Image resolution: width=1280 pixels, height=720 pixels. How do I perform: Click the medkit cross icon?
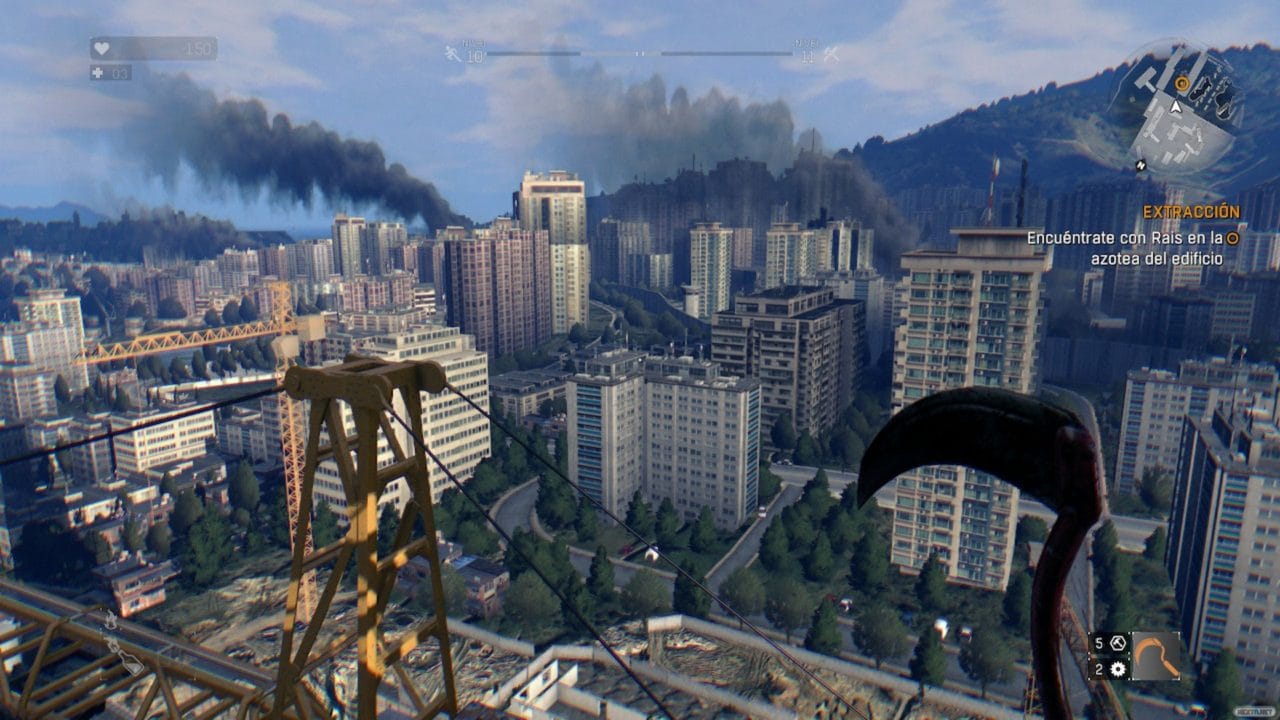tap(96, 73)
